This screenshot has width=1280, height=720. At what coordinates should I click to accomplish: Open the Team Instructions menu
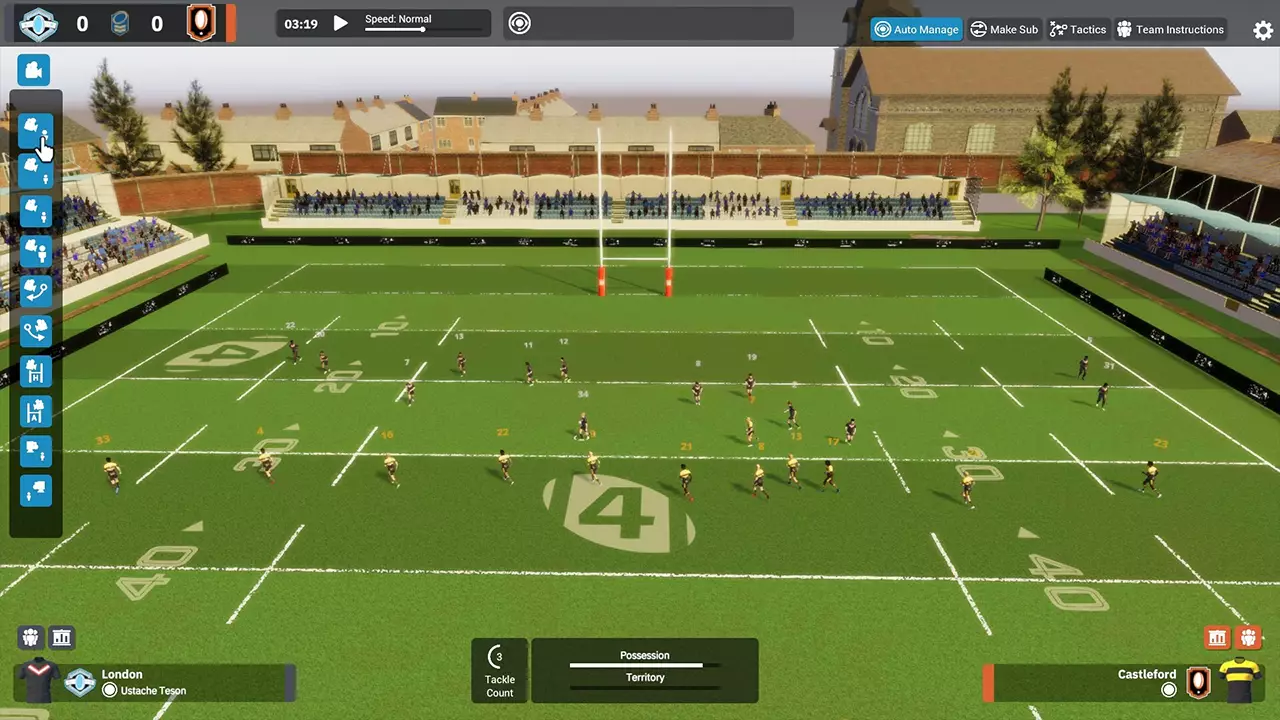pyautogui.click(x=1170, y=29)
